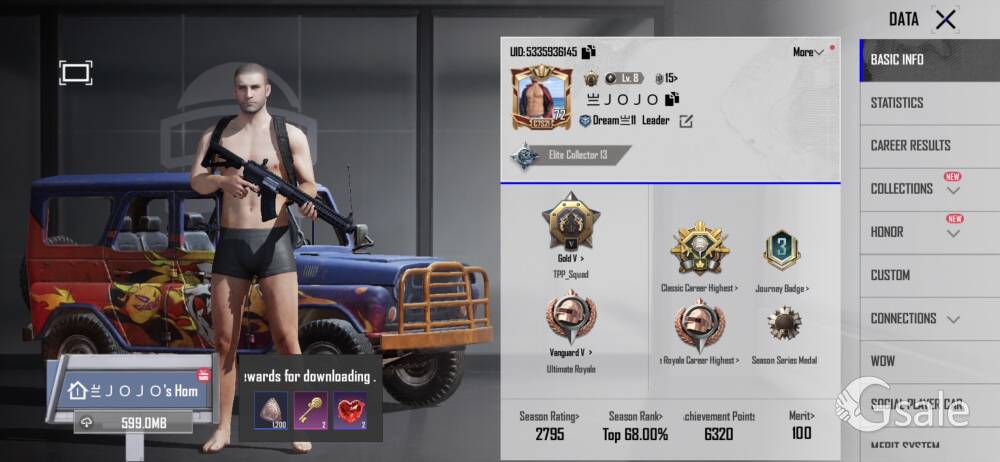
Task: Select the Custom tab
Action: pos(890,275)
